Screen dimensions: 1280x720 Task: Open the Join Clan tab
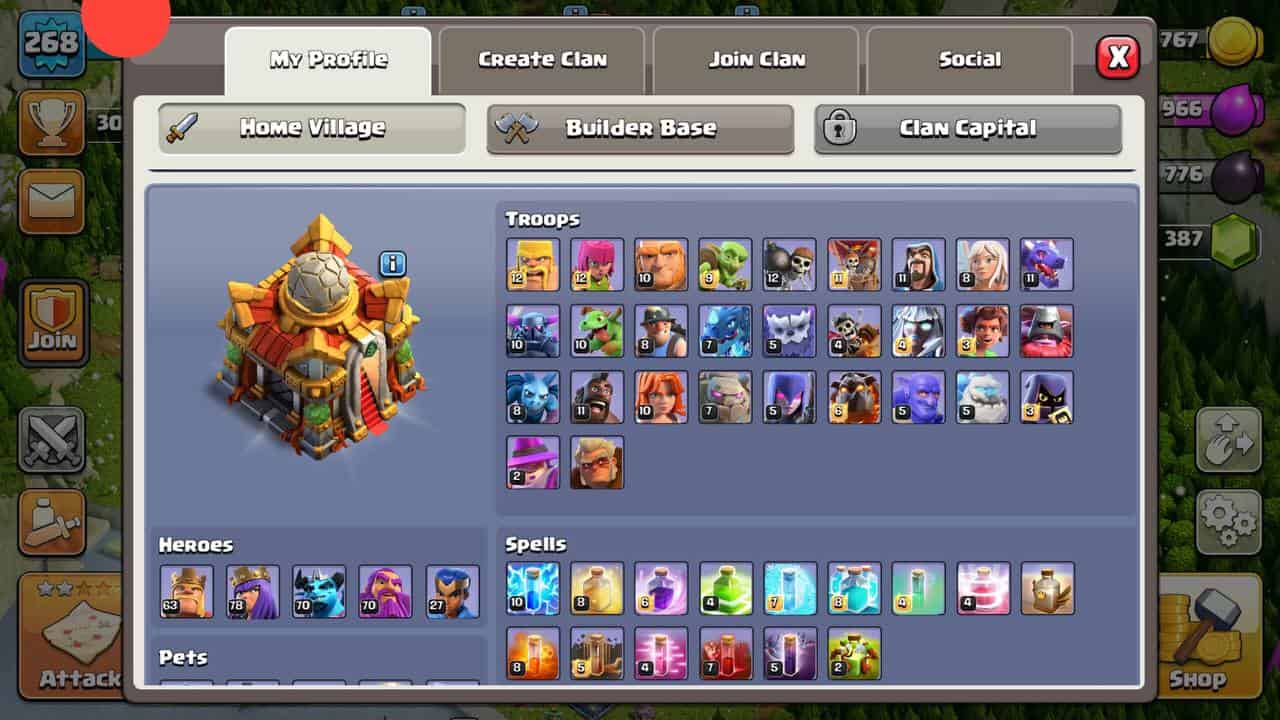click(x=757, y=60)
